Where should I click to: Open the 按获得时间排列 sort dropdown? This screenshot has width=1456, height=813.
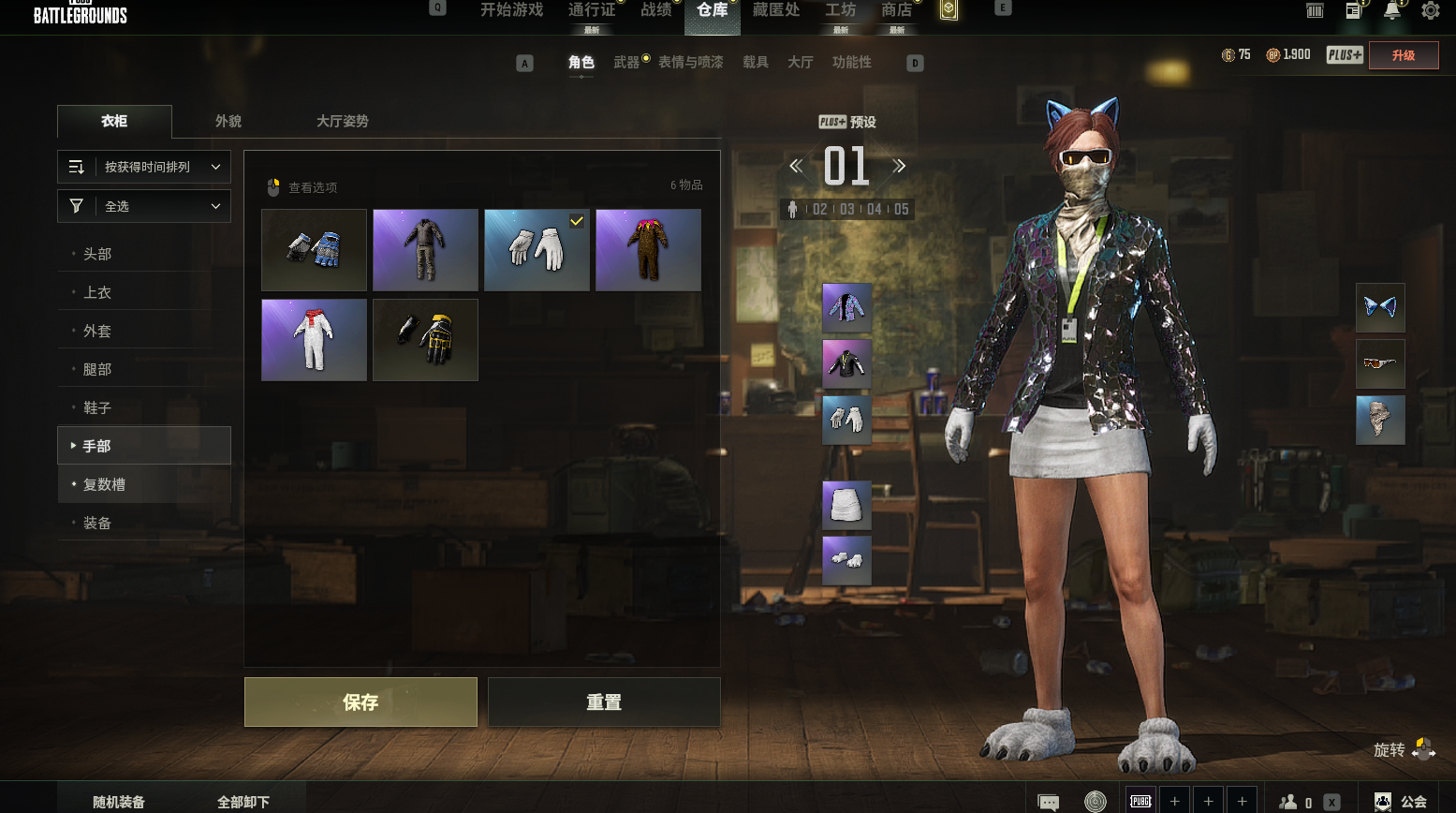(144, 167)
